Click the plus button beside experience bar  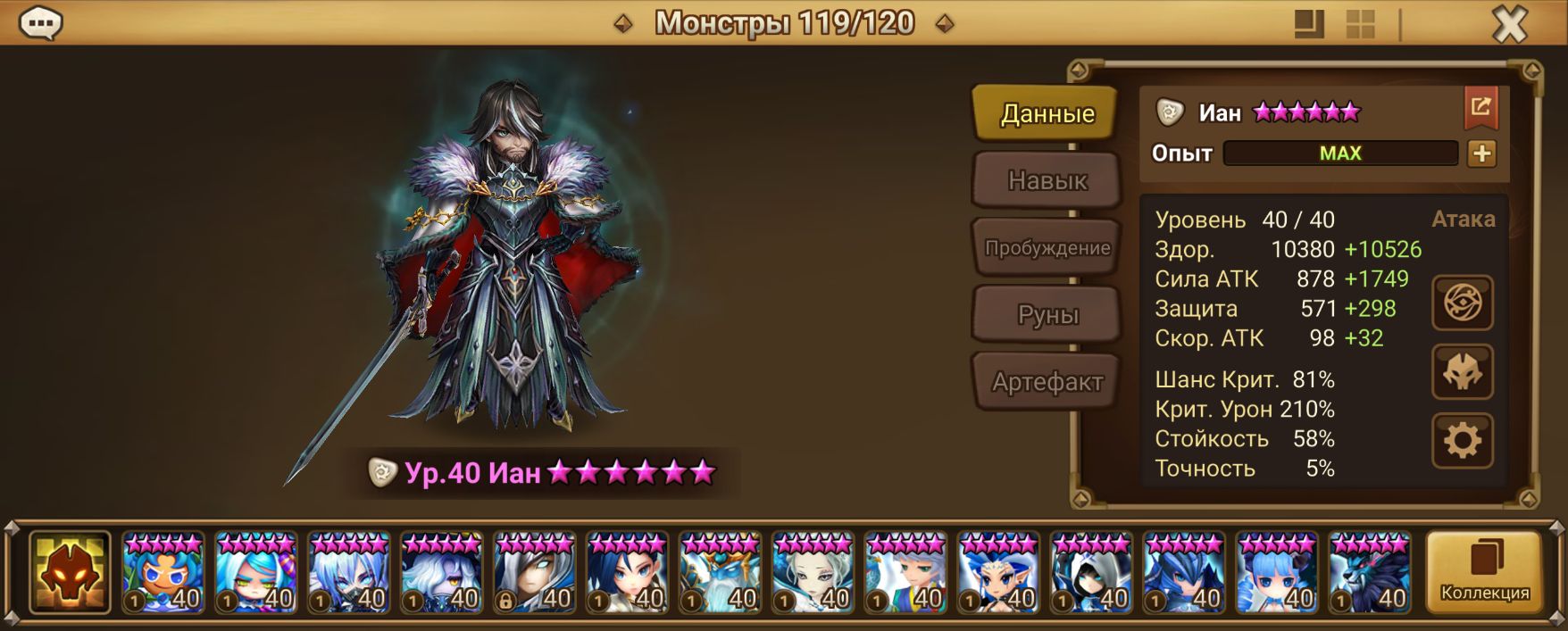(1481, 154)
